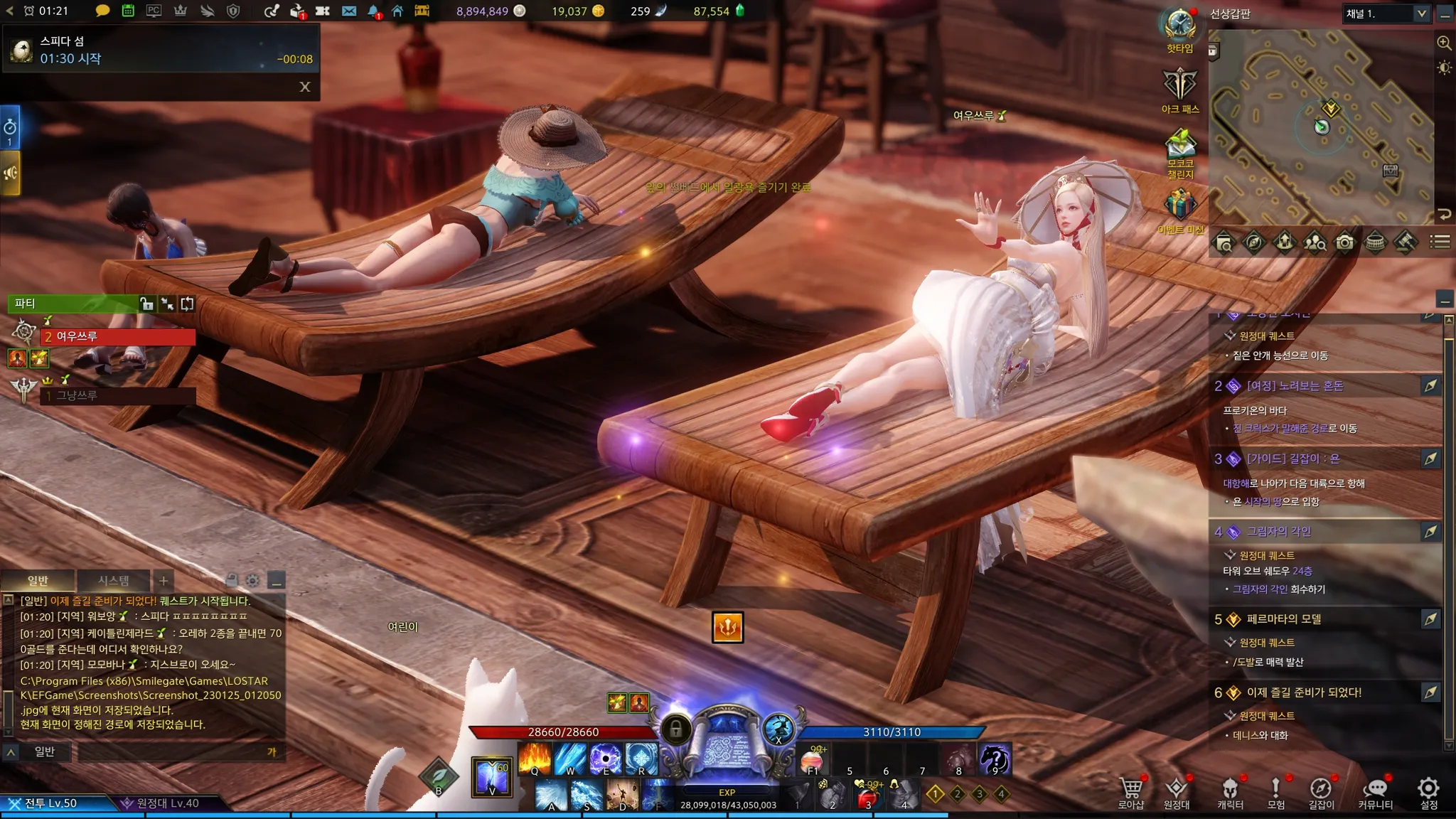Open the 원정대 roster menu
The image size is (1456, 819).
1177,791
